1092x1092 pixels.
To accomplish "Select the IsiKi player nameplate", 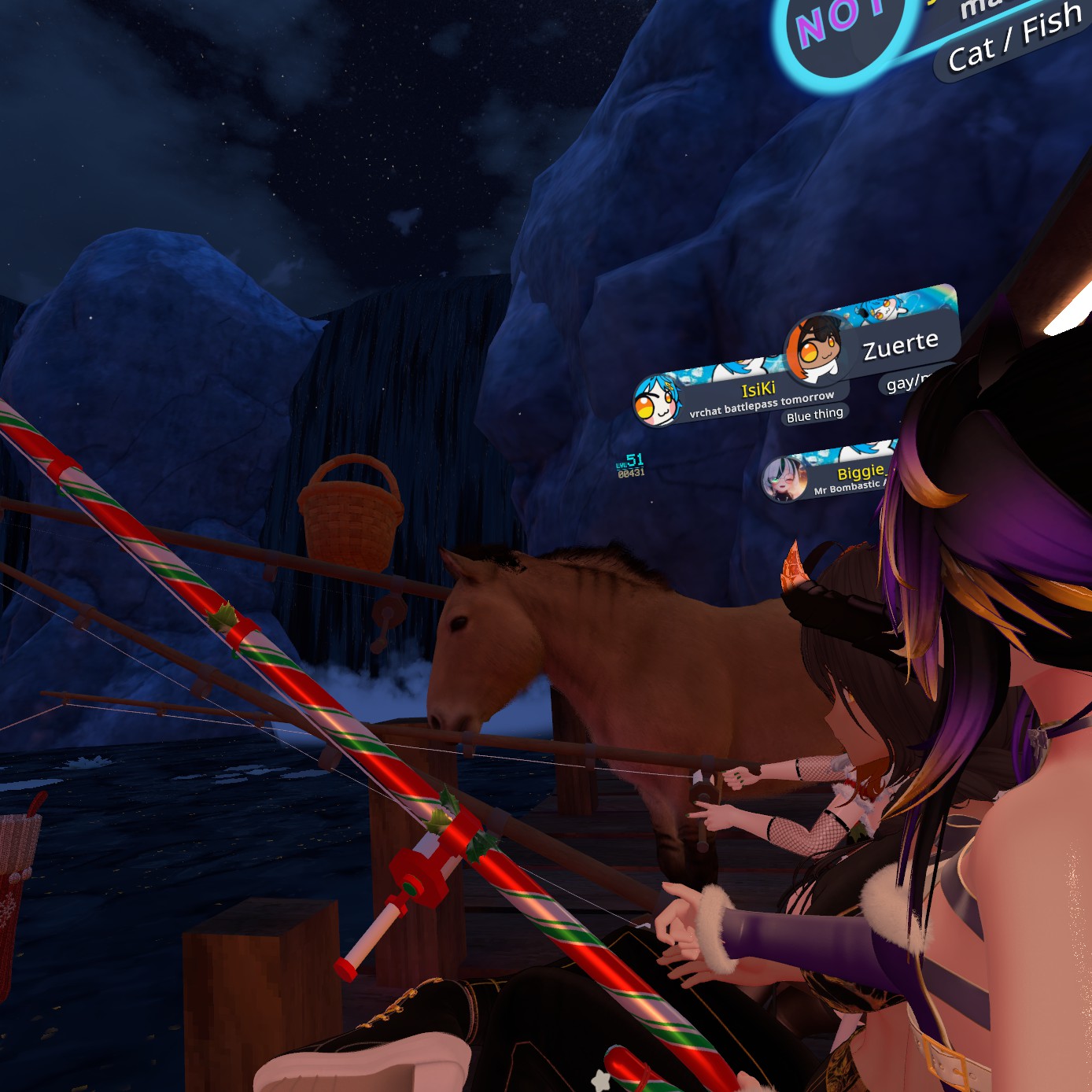I will point(758,390).
